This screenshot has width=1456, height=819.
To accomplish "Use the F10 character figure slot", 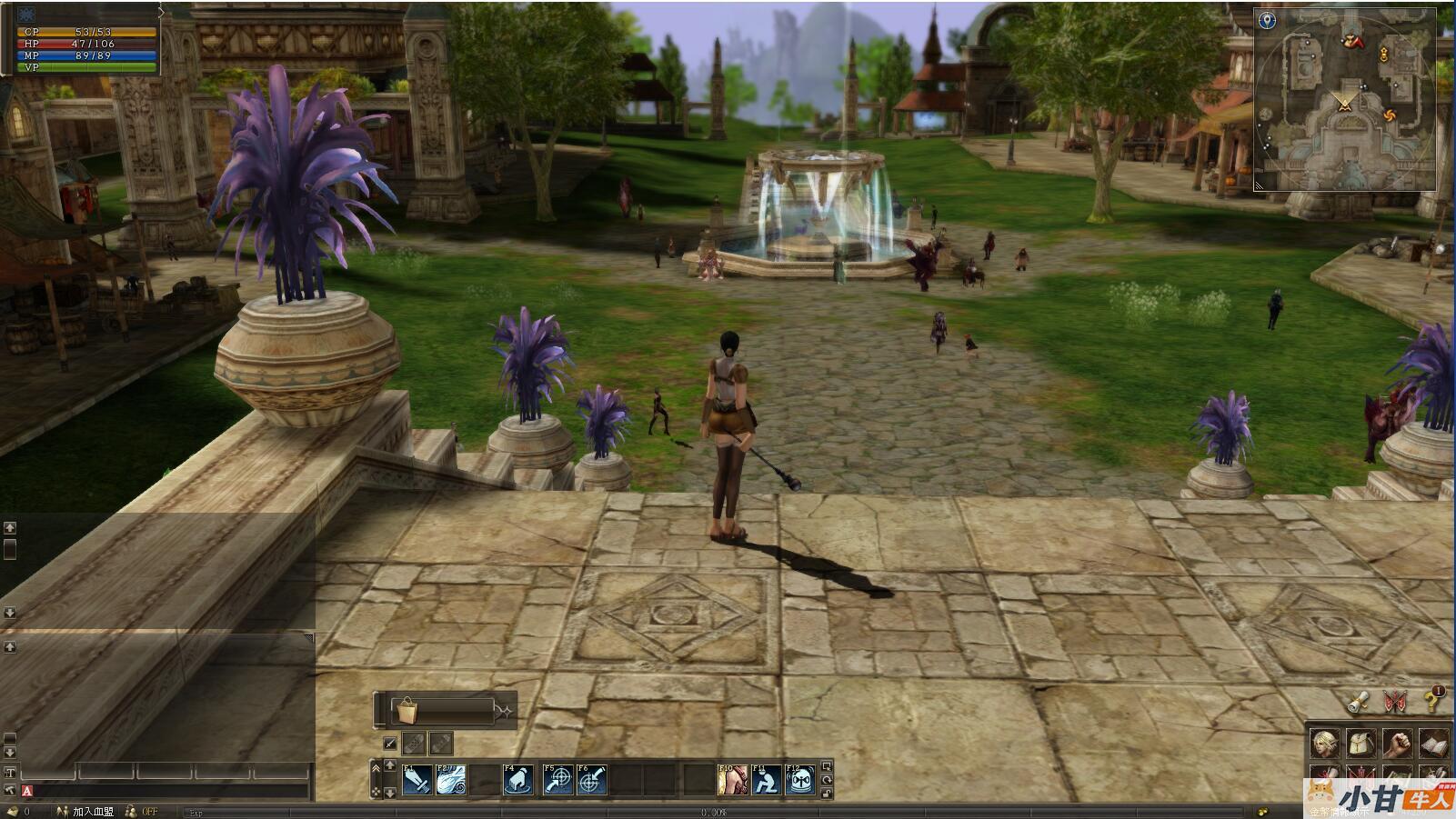I will tap(732, 780).
